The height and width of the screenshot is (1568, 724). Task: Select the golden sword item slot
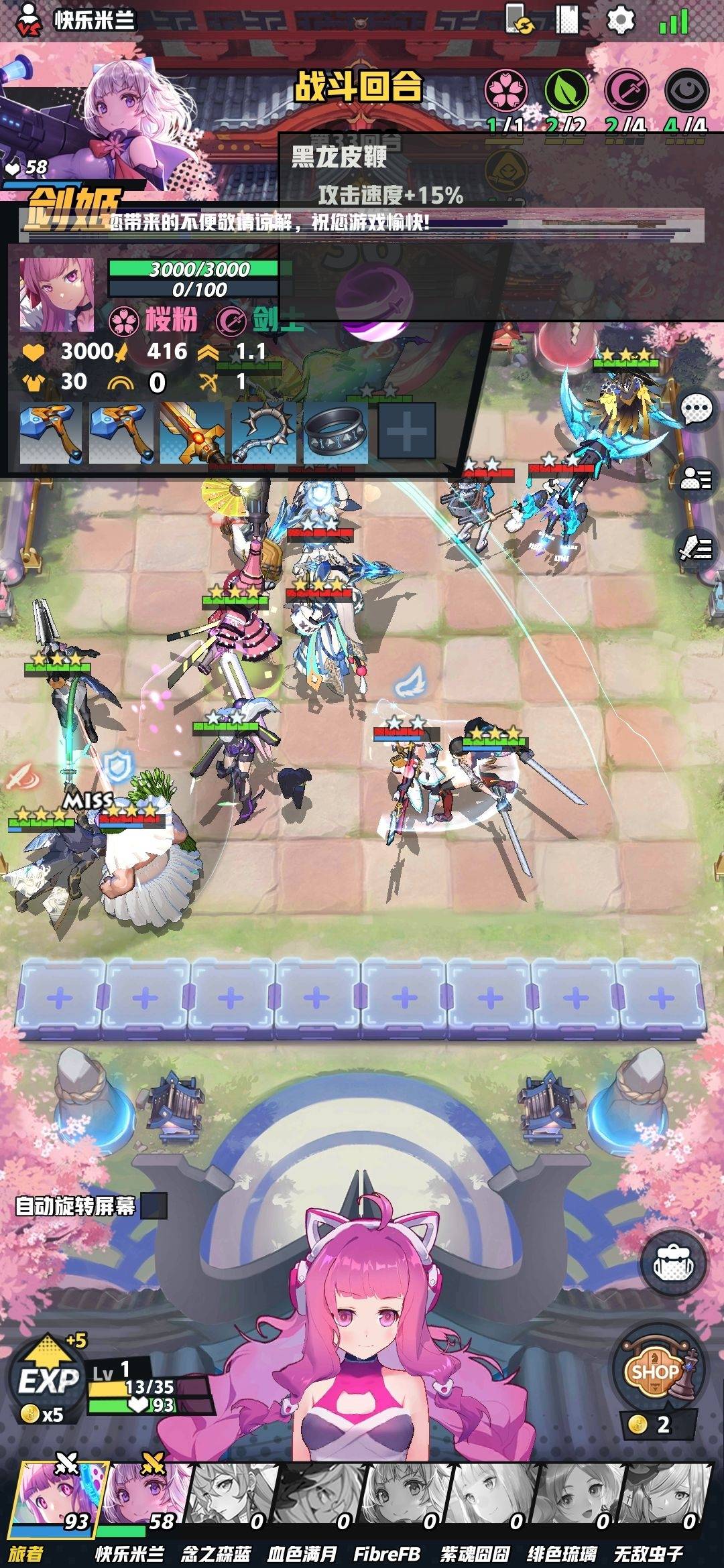191,434
